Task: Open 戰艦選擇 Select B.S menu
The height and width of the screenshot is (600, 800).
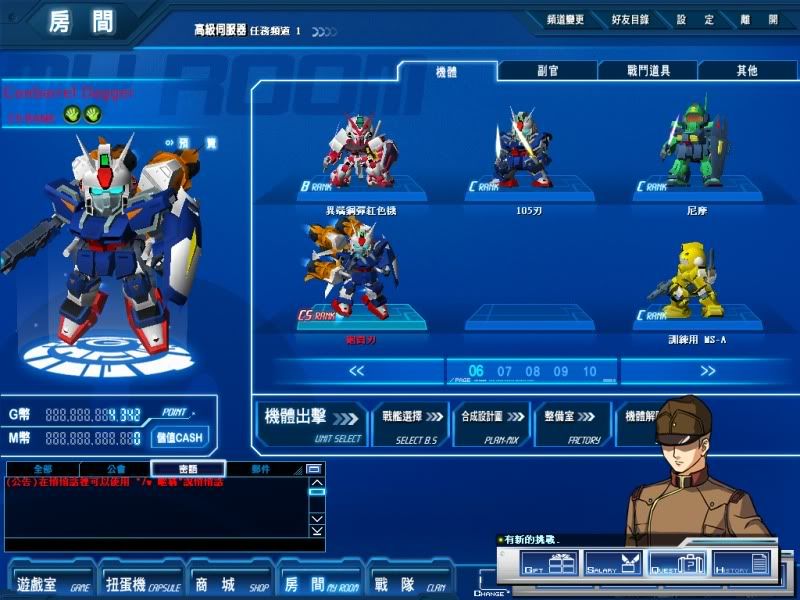Action: pos(411,423)
